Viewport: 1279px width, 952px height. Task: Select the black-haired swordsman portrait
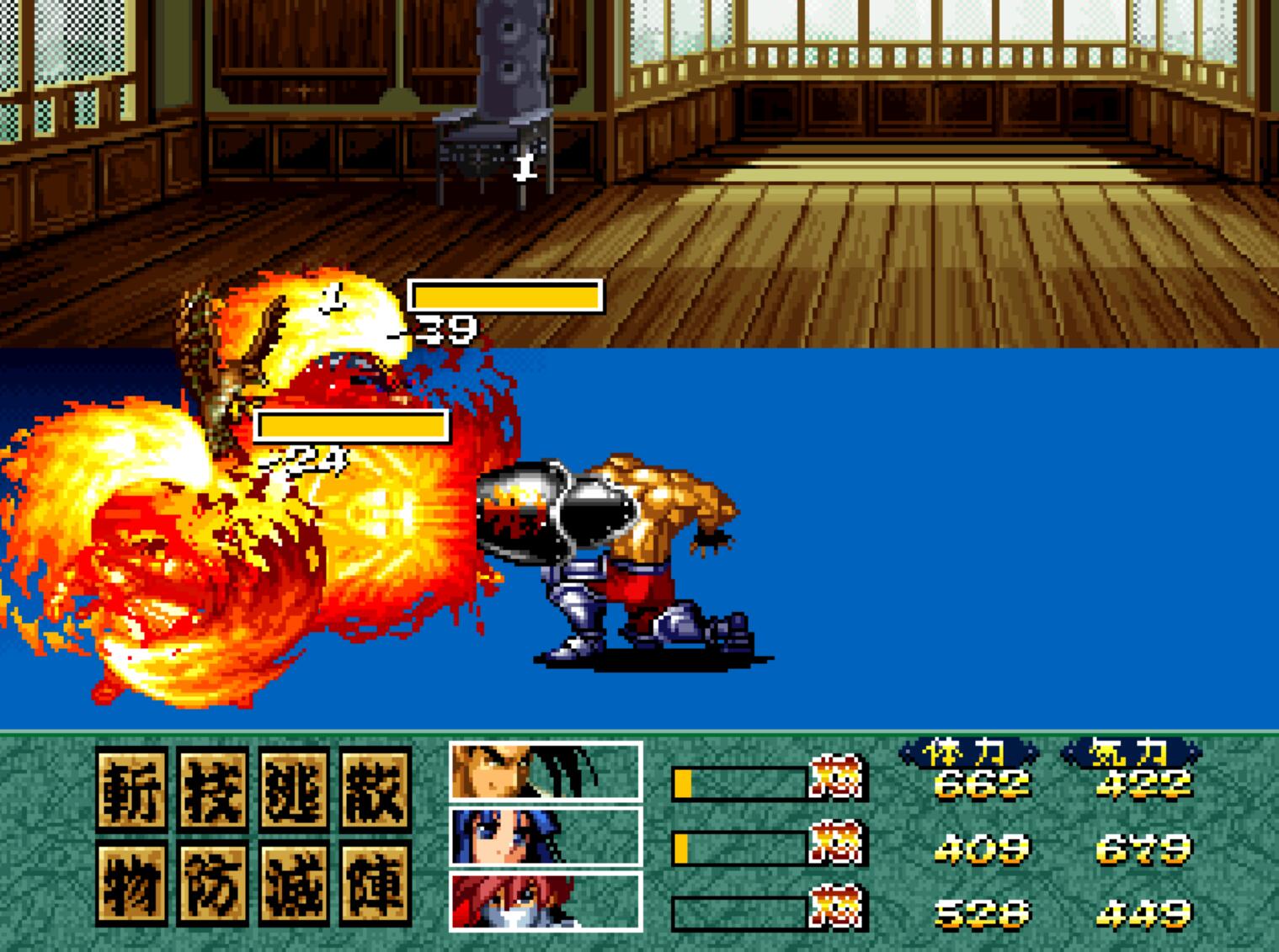[546, 770]
